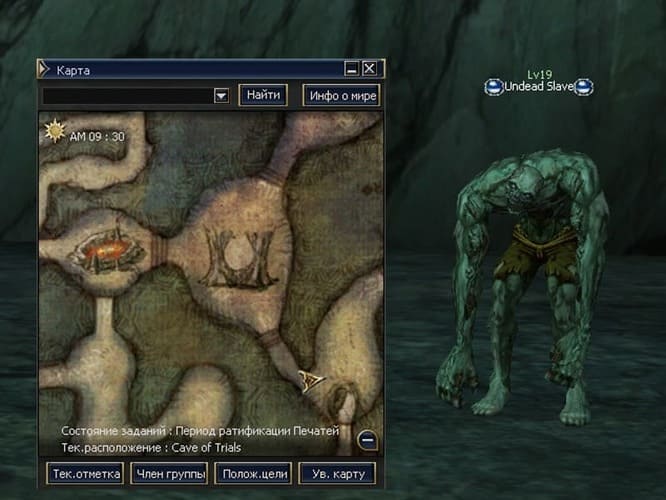Close the Карта map window
Viewport: 666px width, 500px height.
click(x=369, y=69)
